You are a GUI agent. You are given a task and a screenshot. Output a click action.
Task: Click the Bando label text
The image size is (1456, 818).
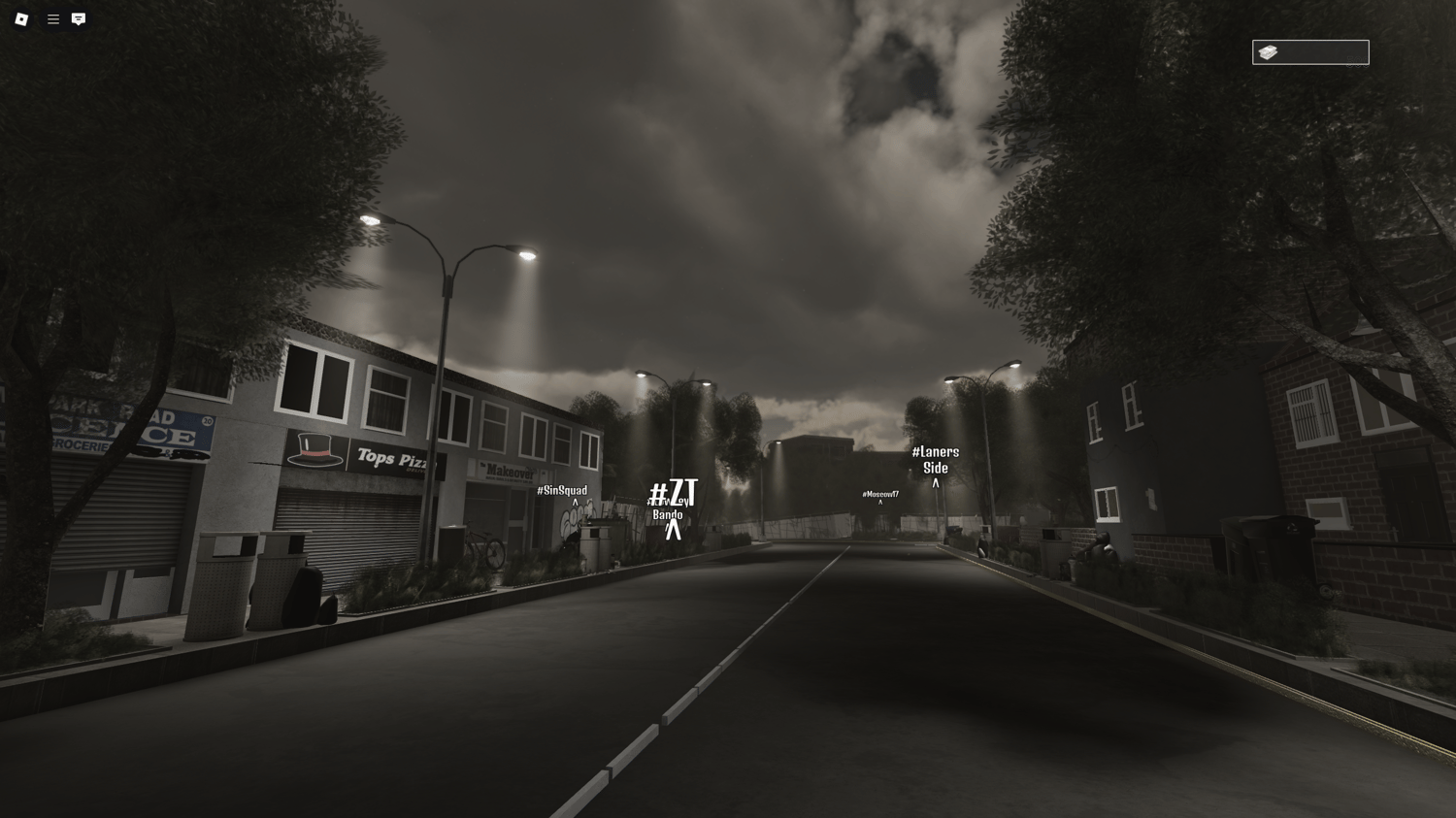pos(670,514)
